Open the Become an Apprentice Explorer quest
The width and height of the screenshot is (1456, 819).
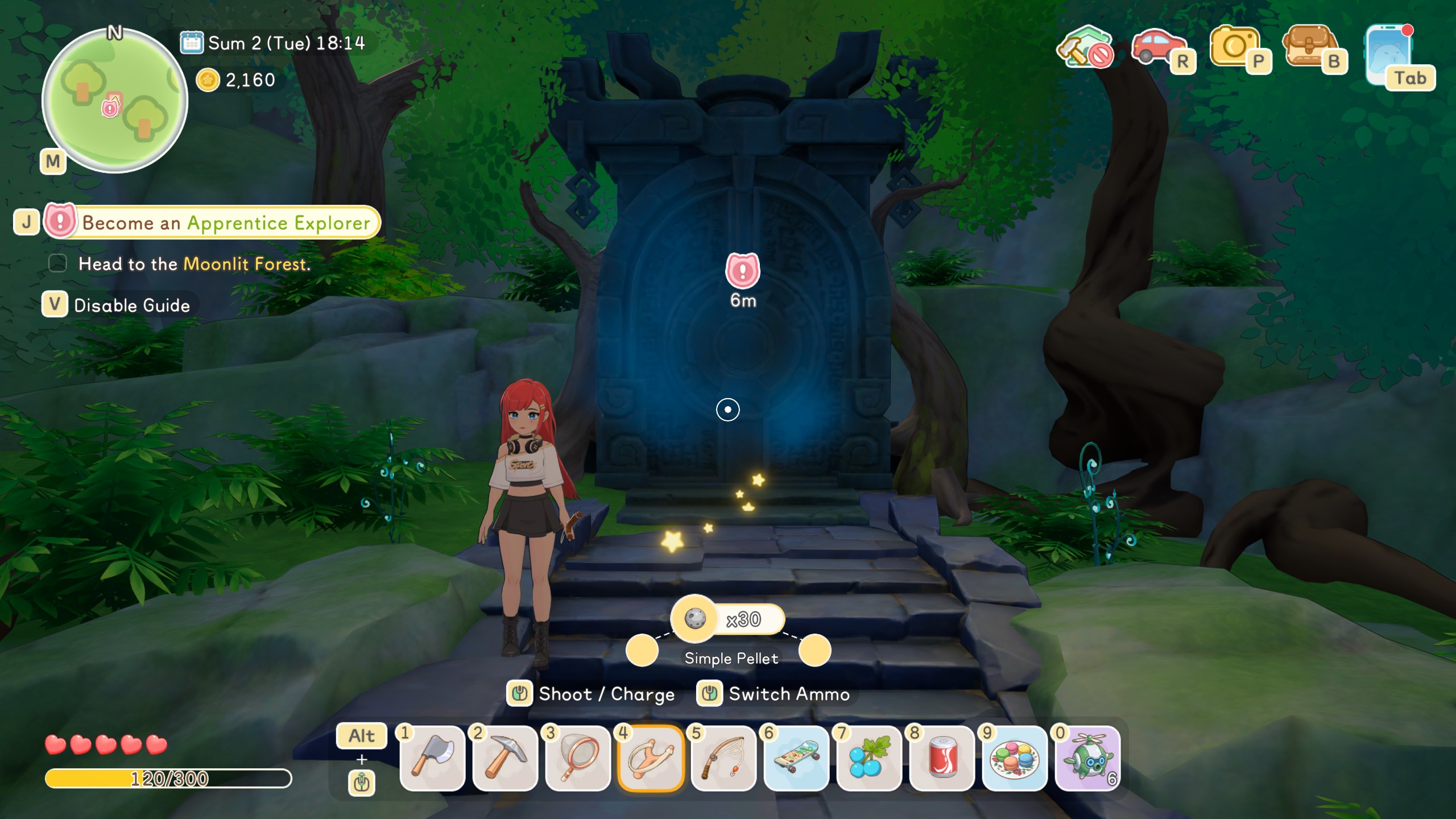tap(225, 222)
